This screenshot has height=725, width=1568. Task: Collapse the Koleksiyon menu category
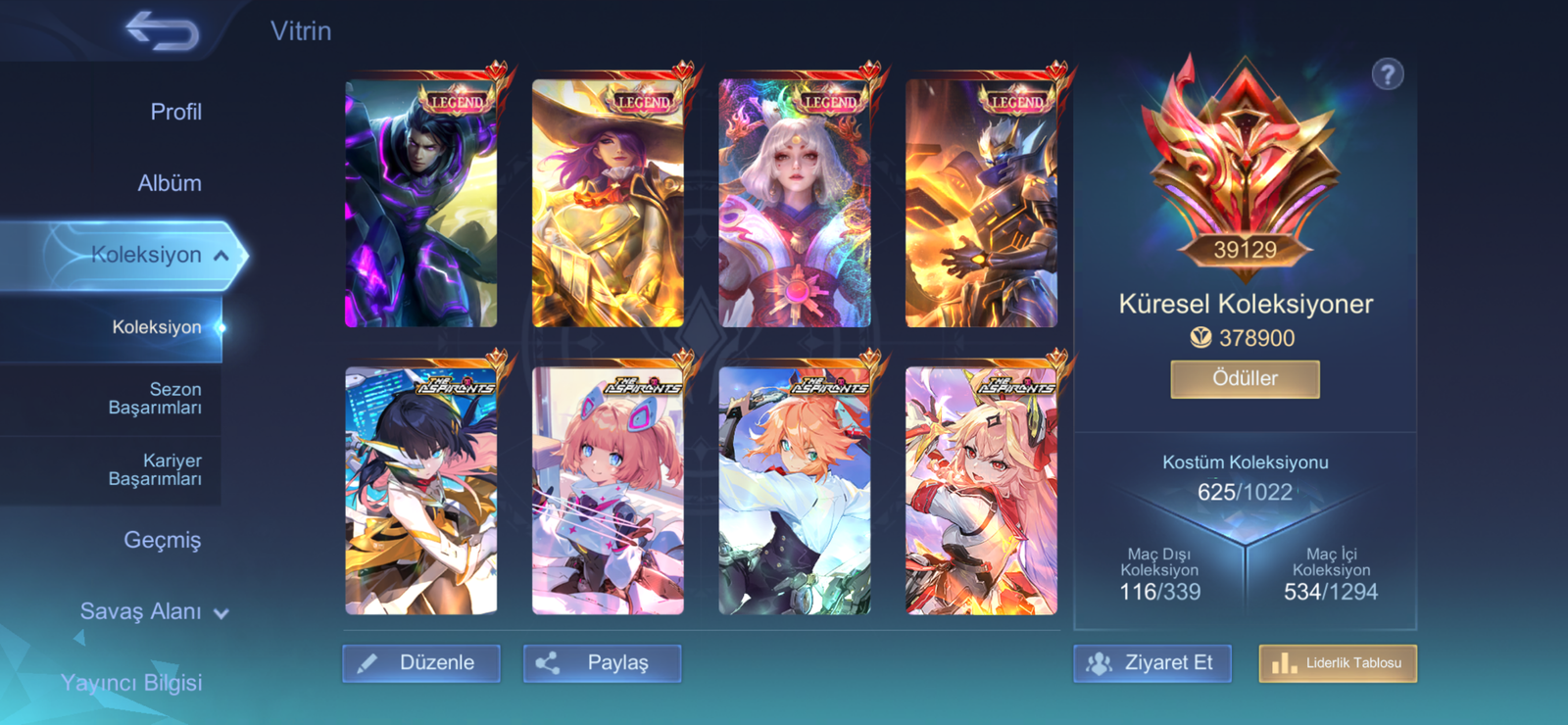point(221,256)
